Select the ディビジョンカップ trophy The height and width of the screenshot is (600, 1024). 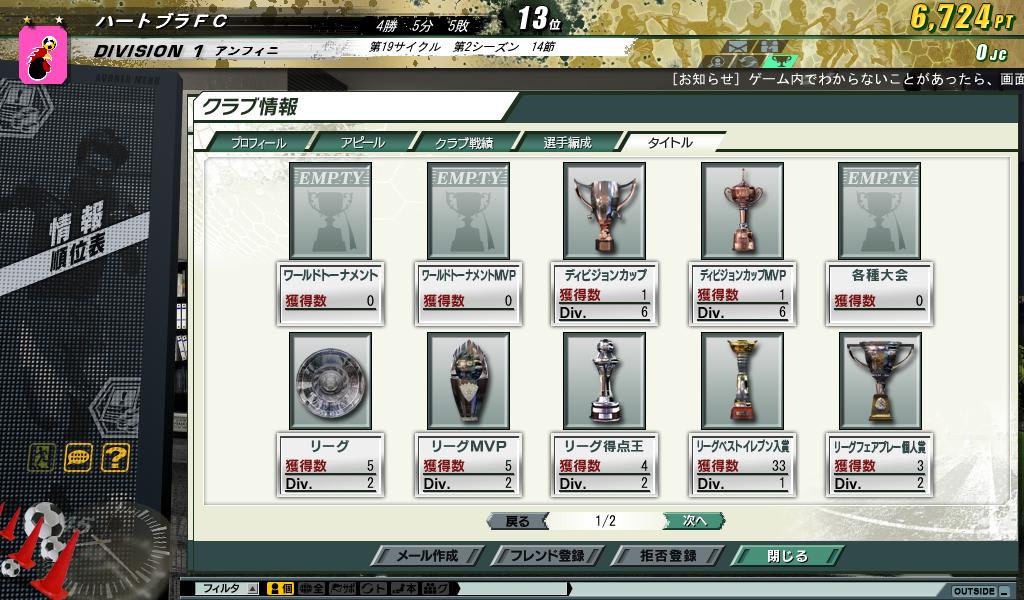(604, 210)
